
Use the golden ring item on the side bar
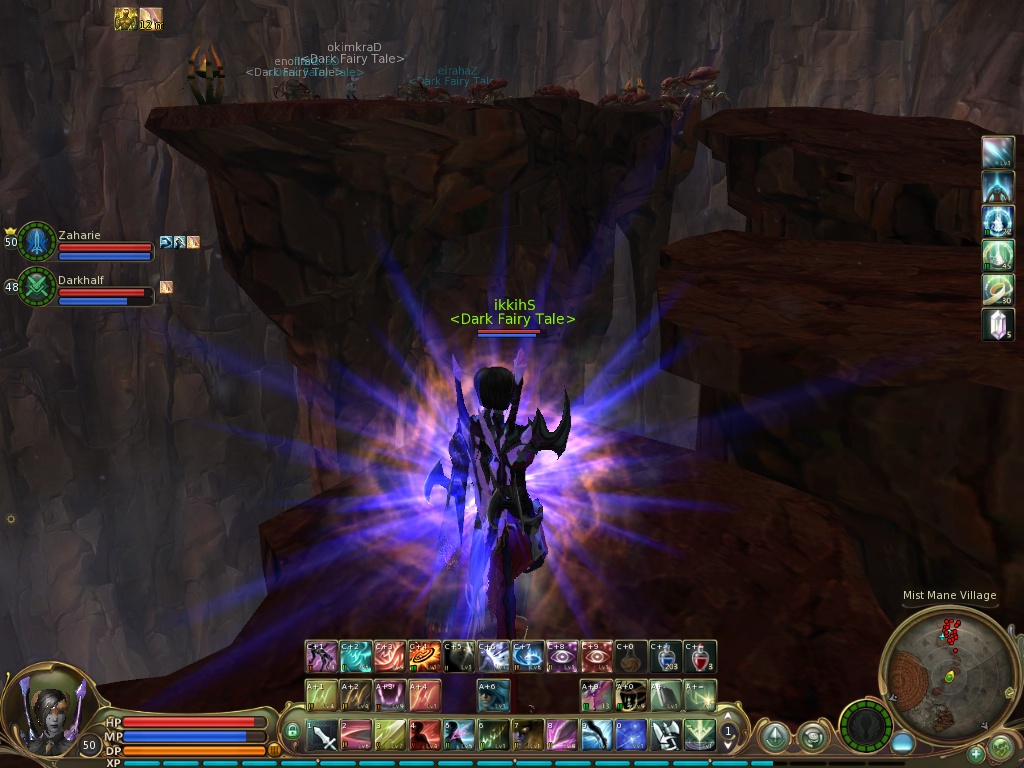[x=998, y=290]
